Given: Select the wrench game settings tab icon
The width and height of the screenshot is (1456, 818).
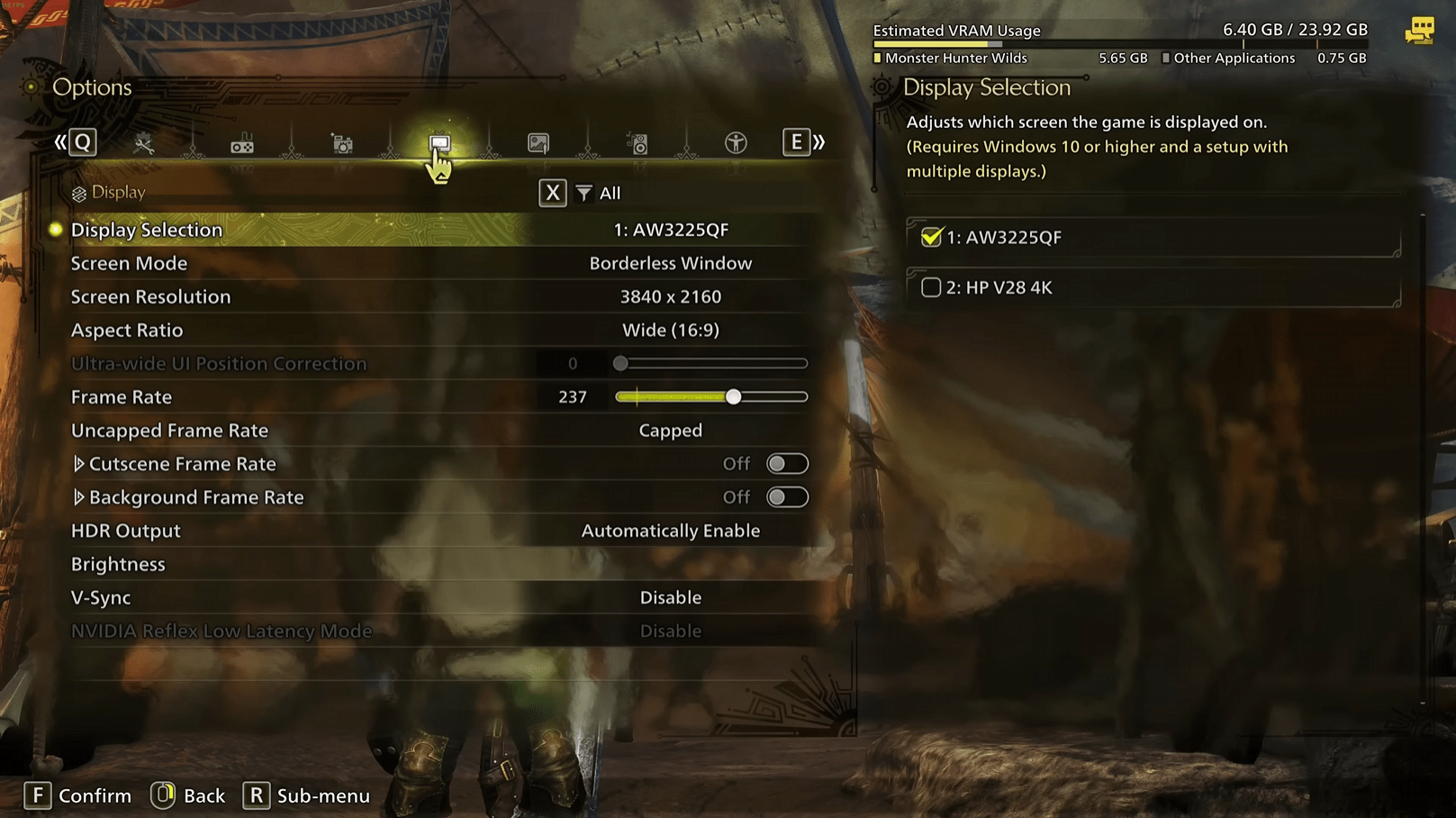Looking at the screenshot, I should [142, 141].
